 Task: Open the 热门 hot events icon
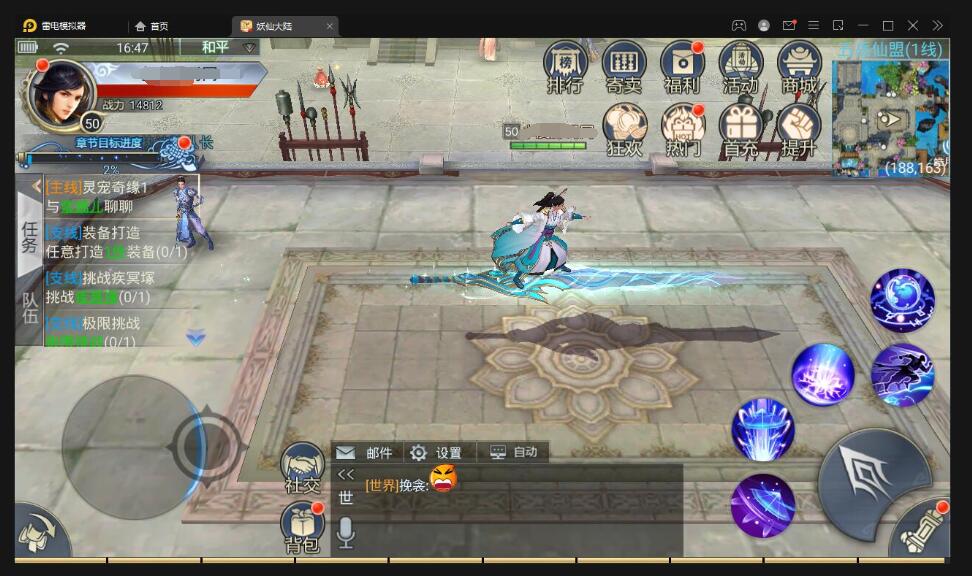(x=683, y=129)
